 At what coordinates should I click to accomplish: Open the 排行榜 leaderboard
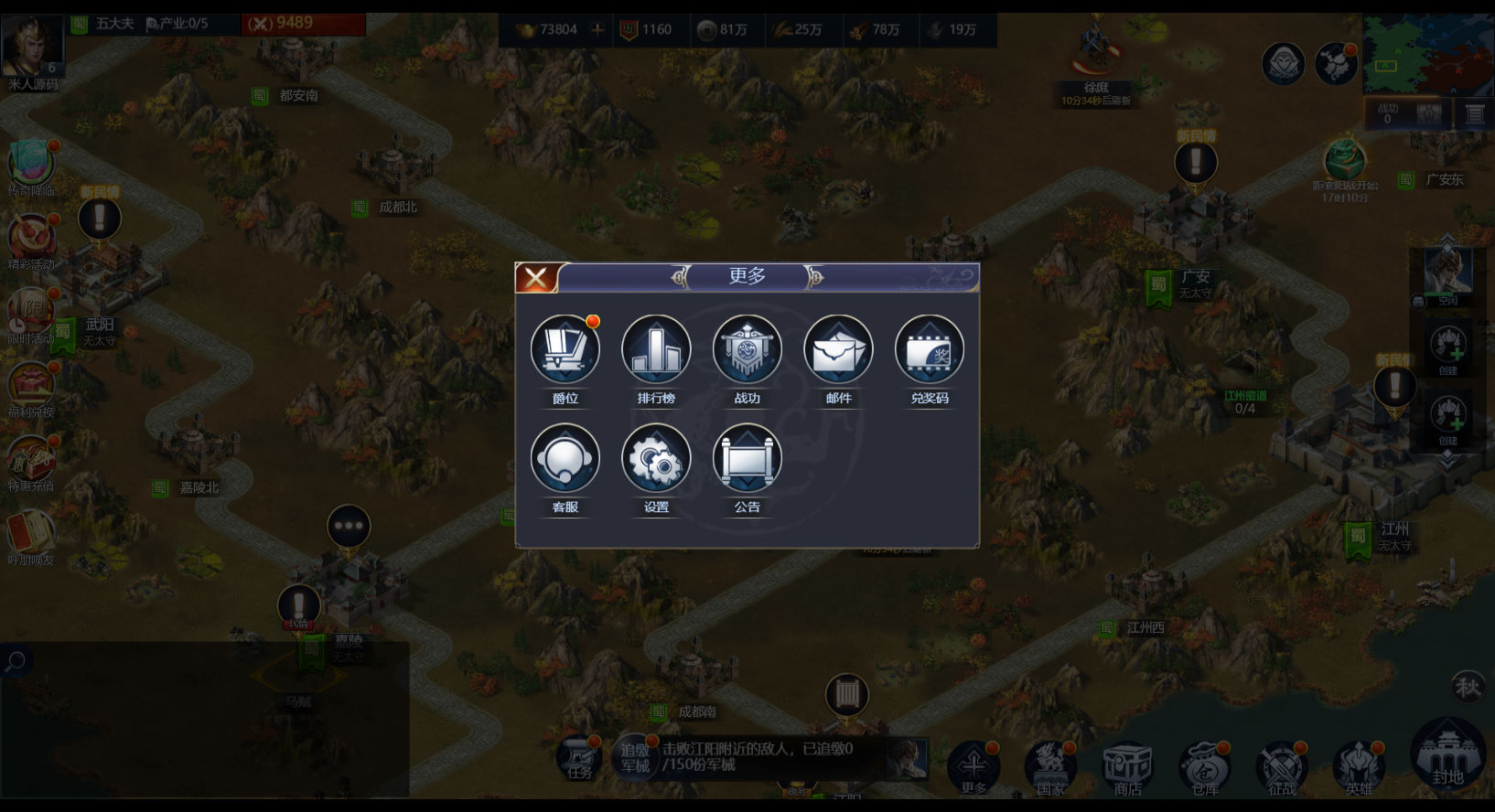point(655,349)
